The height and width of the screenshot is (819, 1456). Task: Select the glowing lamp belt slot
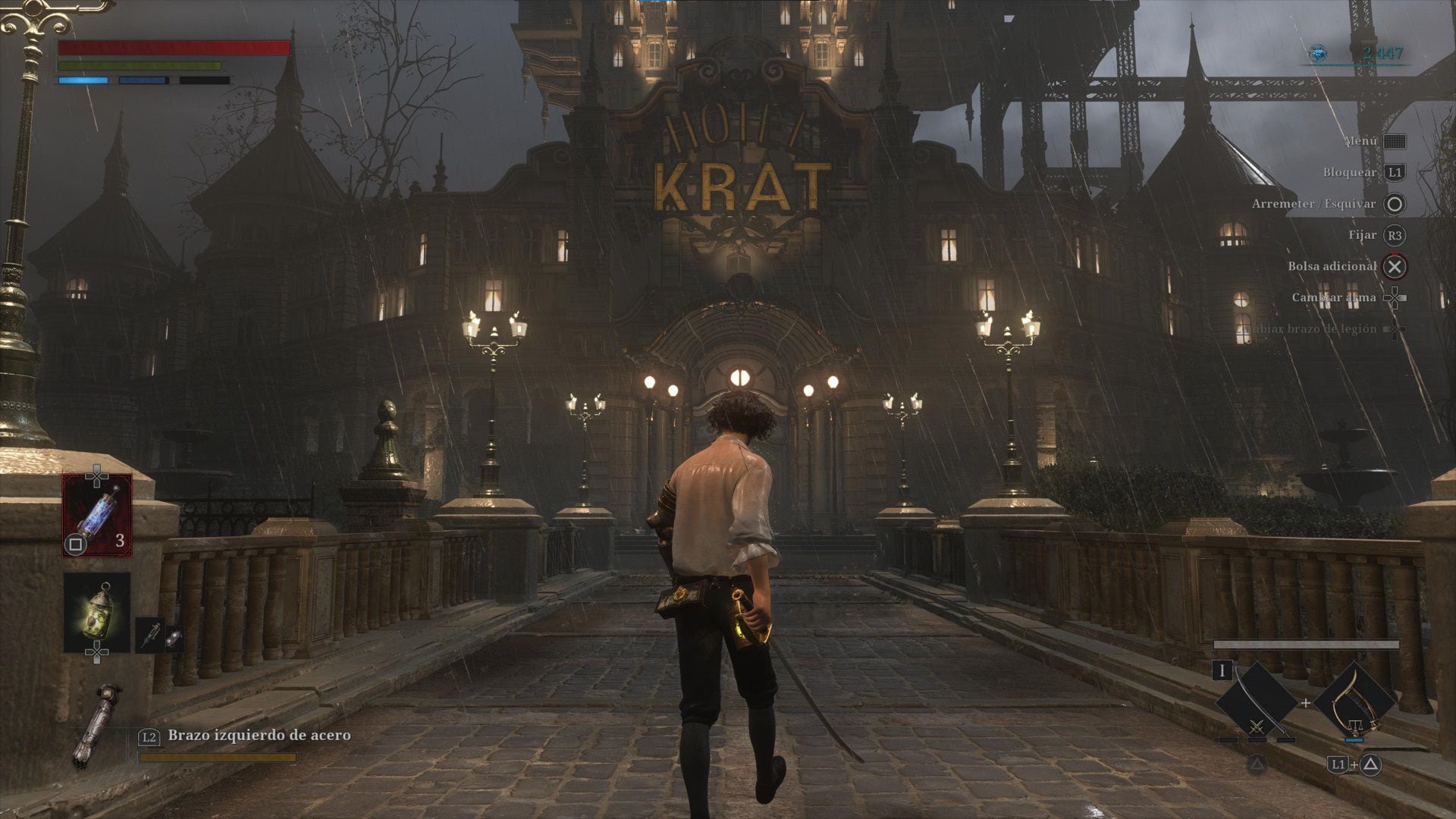[x=97, y=611]
